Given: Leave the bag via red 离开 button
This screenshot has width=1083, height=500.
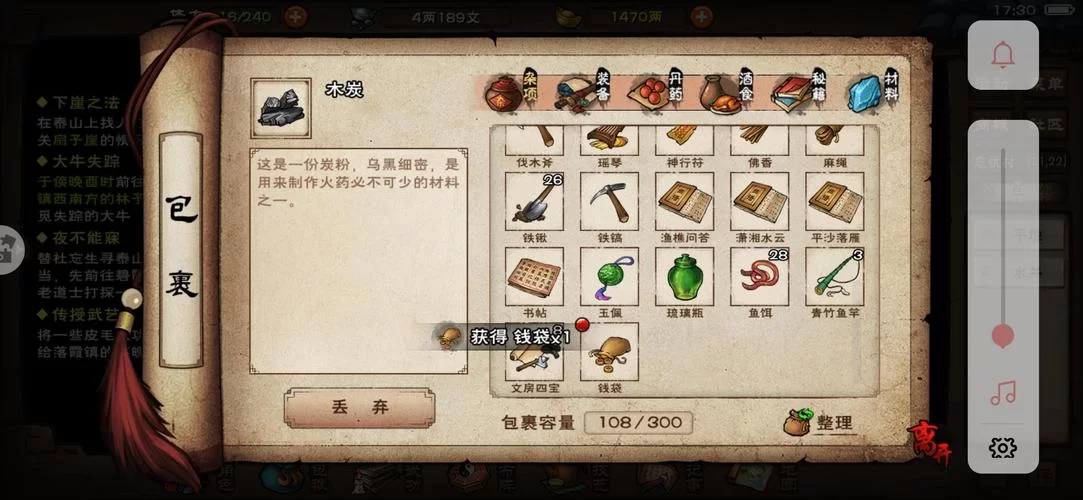Looking at the screenshot, I should (929, 444).
